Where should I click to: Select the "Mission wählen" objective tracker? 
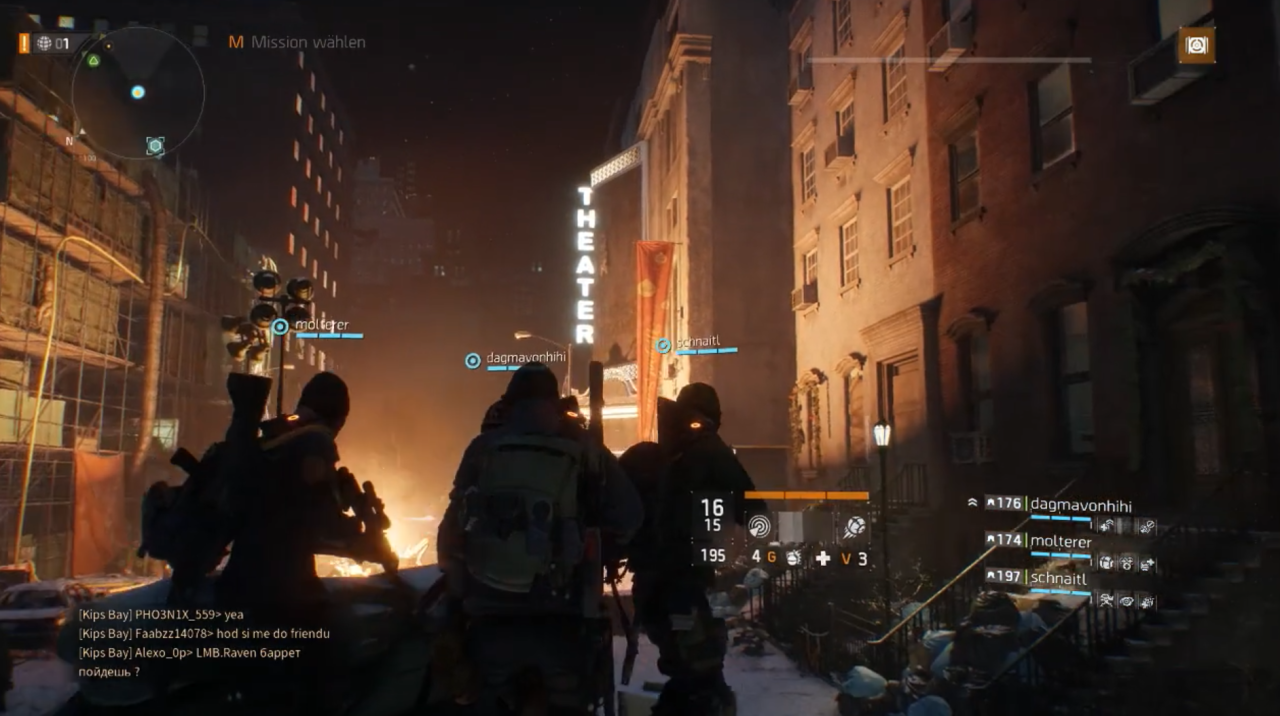click(297, 42)
